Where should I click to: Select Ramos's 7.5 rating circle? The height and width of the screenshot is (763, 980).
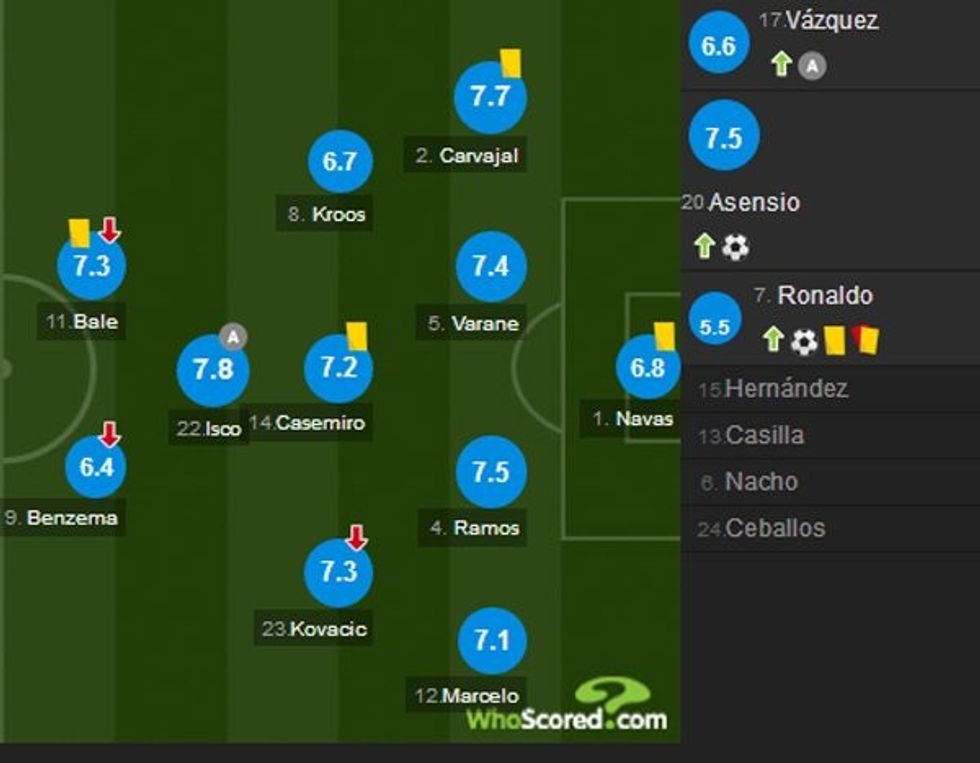(x=490, y=472)
